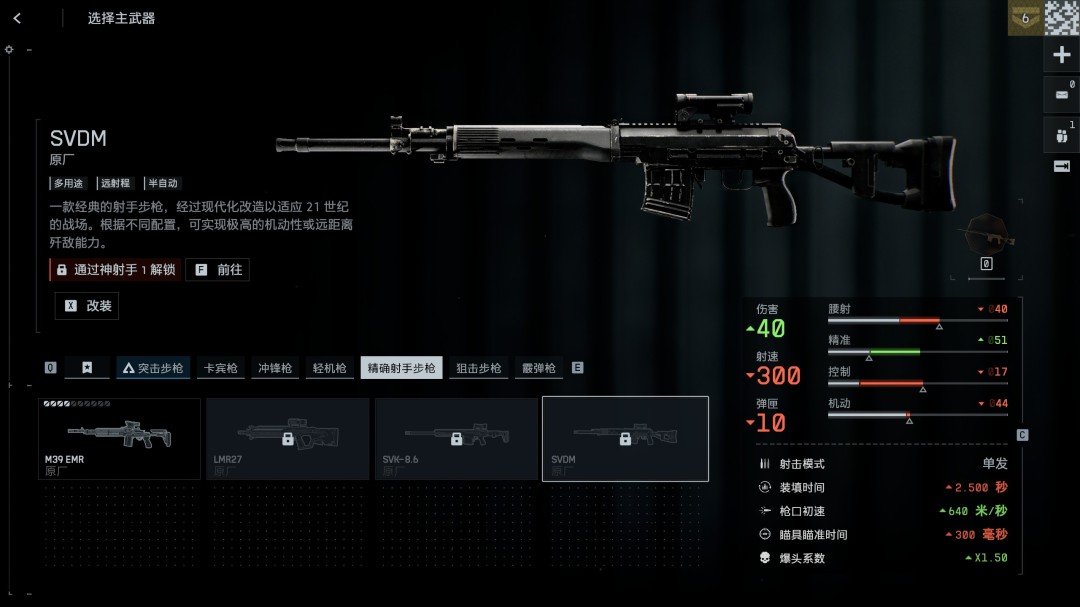Go back with the top-left arrow
The width and height of the screenshot is (1080, 607).
17,18
